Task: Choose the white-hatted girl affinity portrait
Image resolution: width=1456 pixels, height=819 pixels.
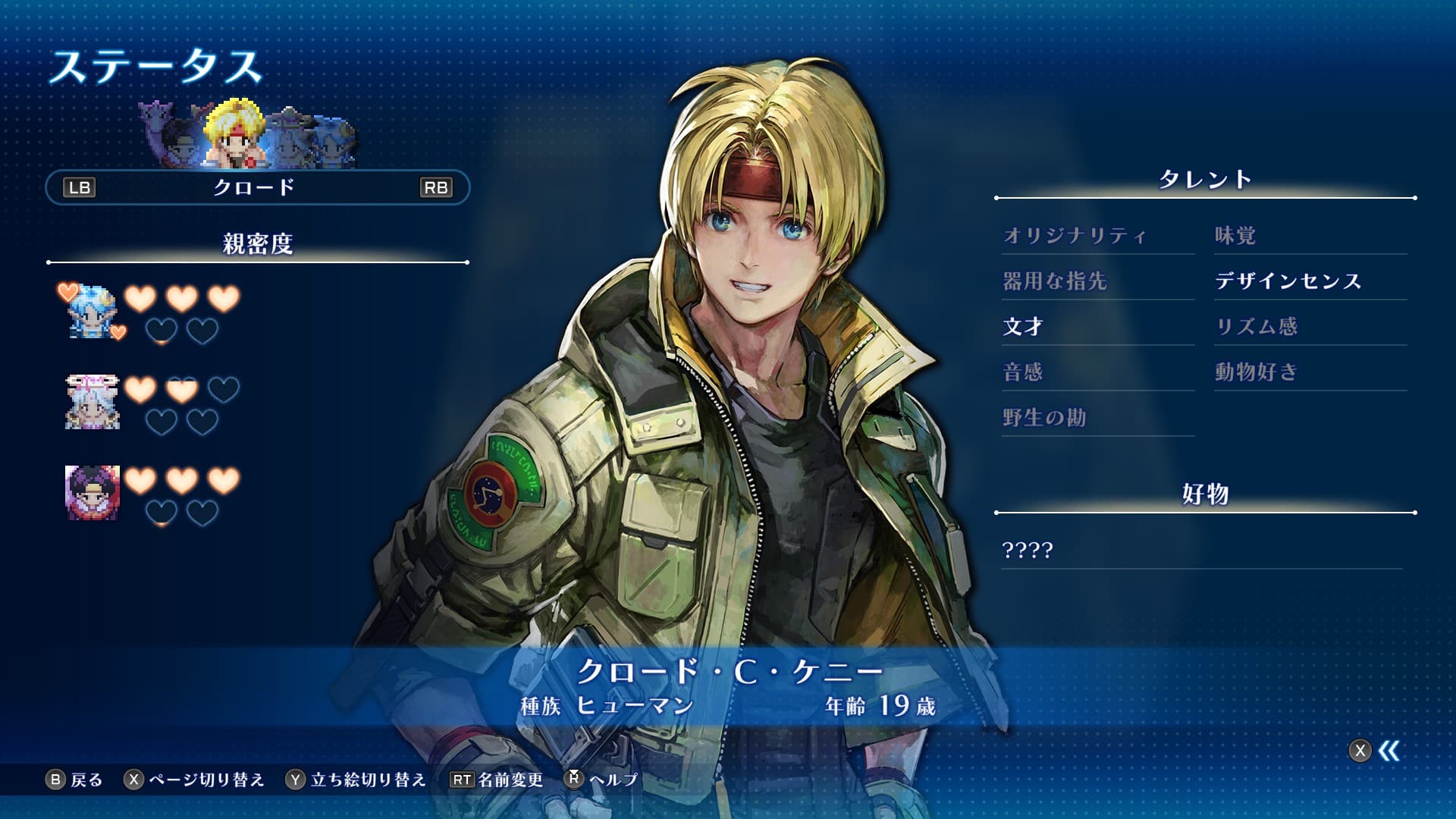Action: click(x=92, y=402)
